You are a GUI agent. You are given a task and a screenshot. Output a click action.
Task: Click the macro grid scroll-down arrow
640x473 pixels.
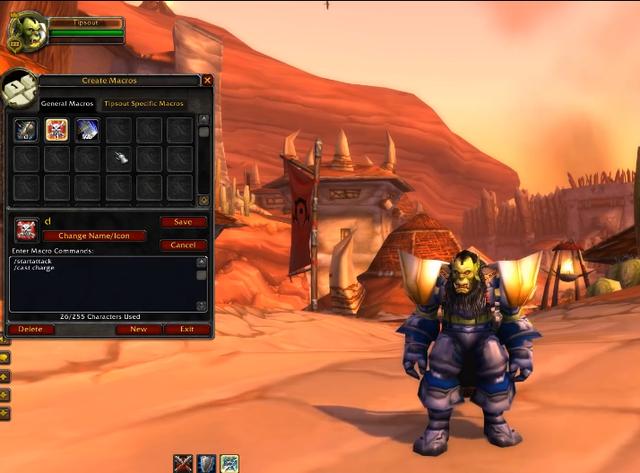click(204, 200)
